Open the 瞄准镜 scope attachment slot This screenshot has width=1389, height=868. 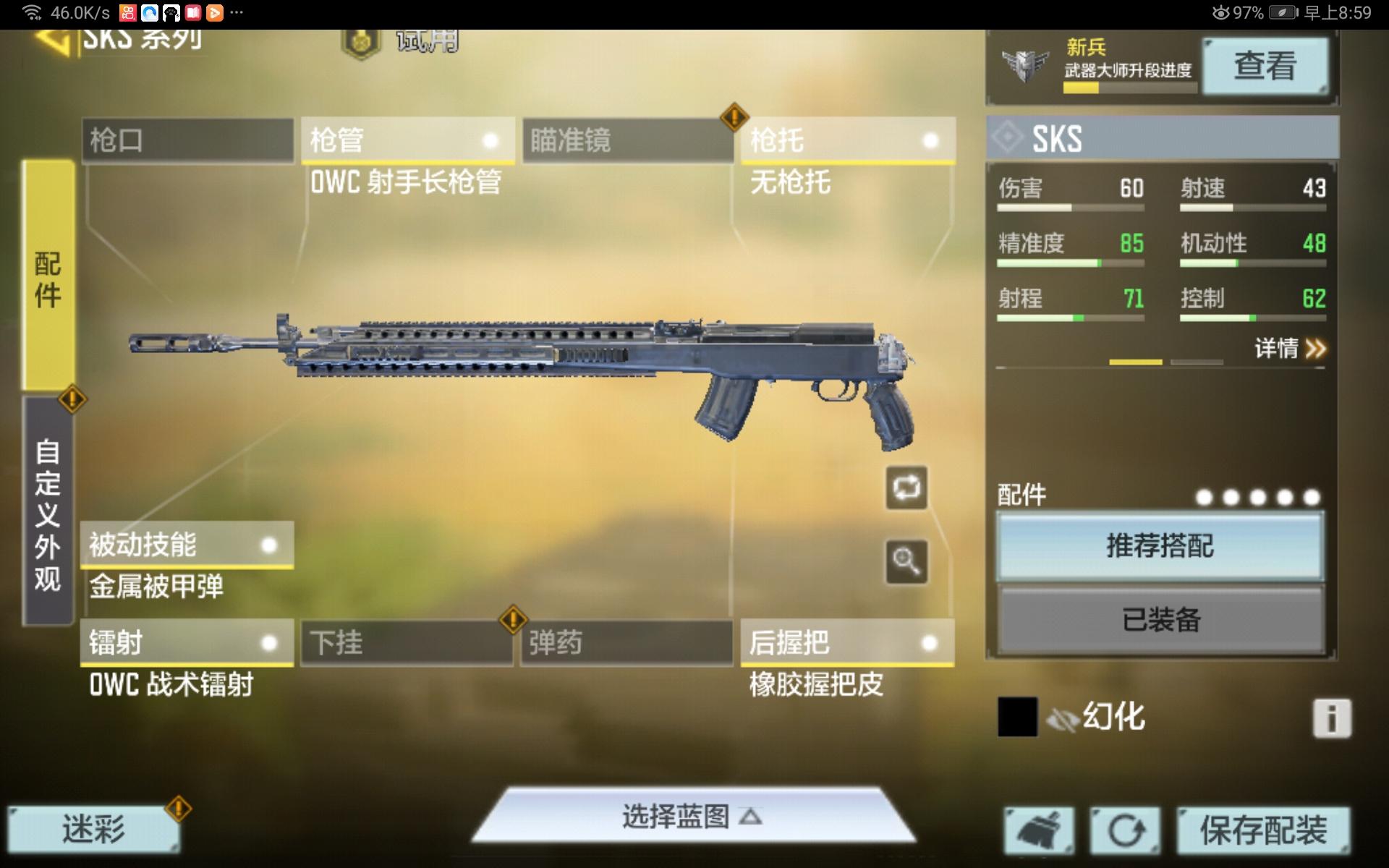pos(626,140)
